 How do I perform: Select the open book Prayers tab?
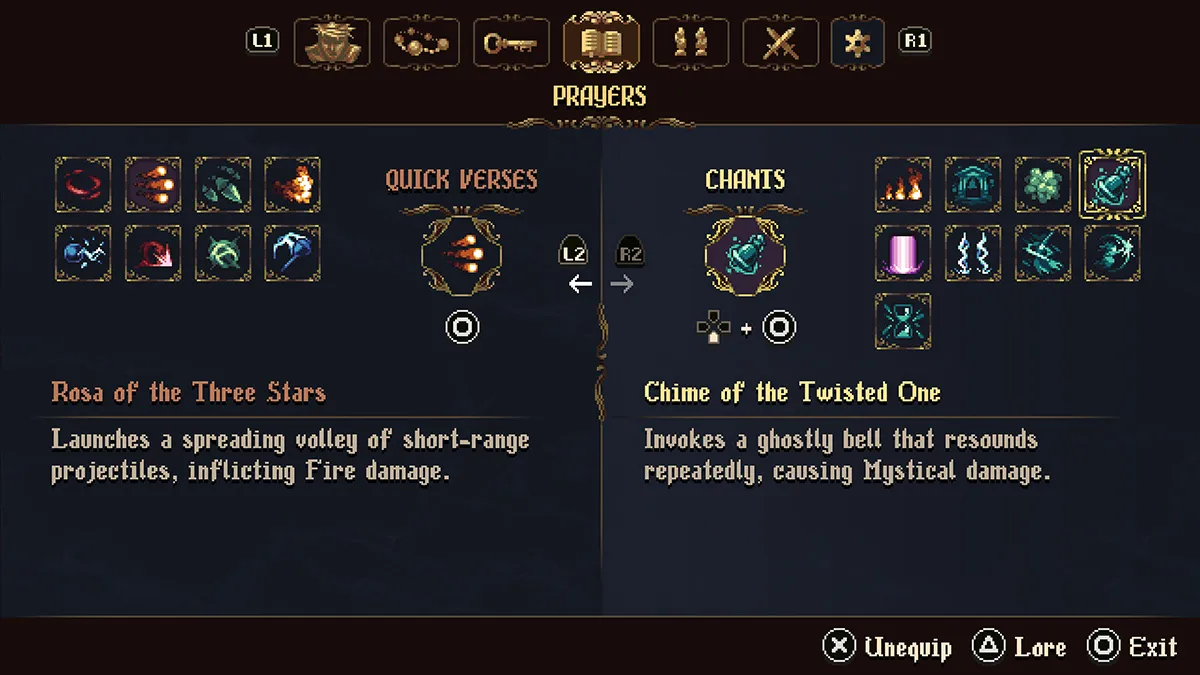click(x=601, y=43)
